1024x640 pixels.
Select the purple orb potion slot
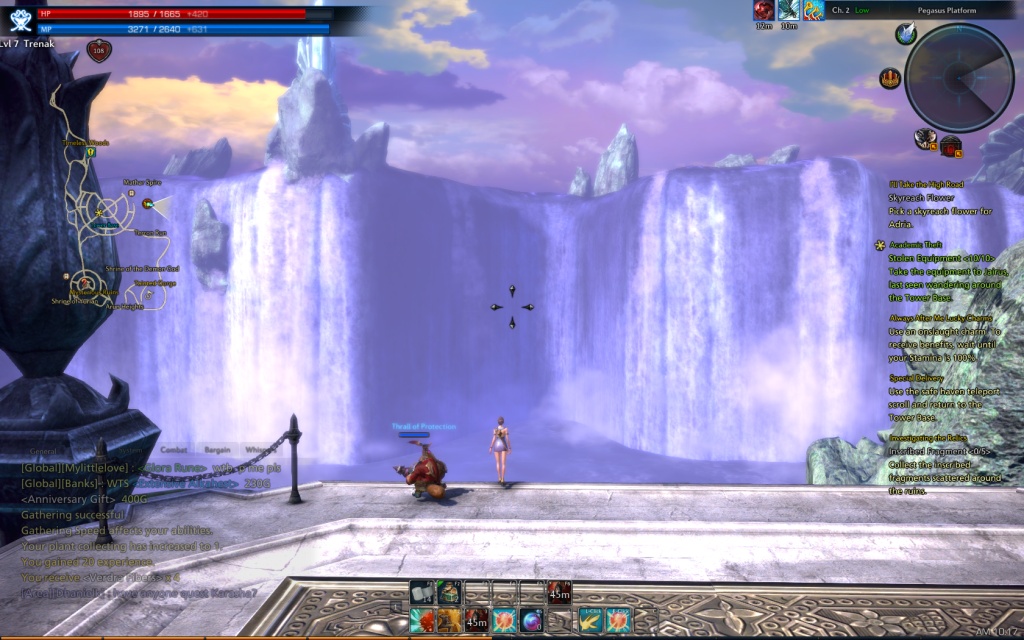pyautogui.click(x=531, y=619)
